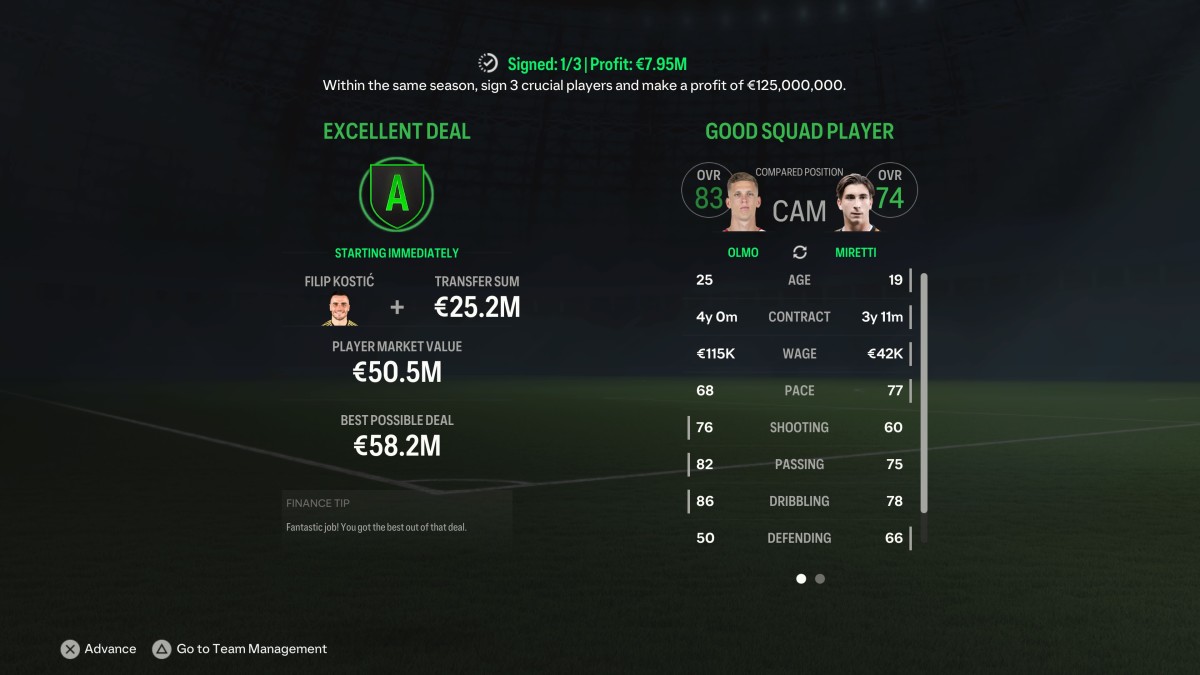The width and height of the screenshot is (1200, 675).
Task: Go to Team Management
Action: point(240,649)
